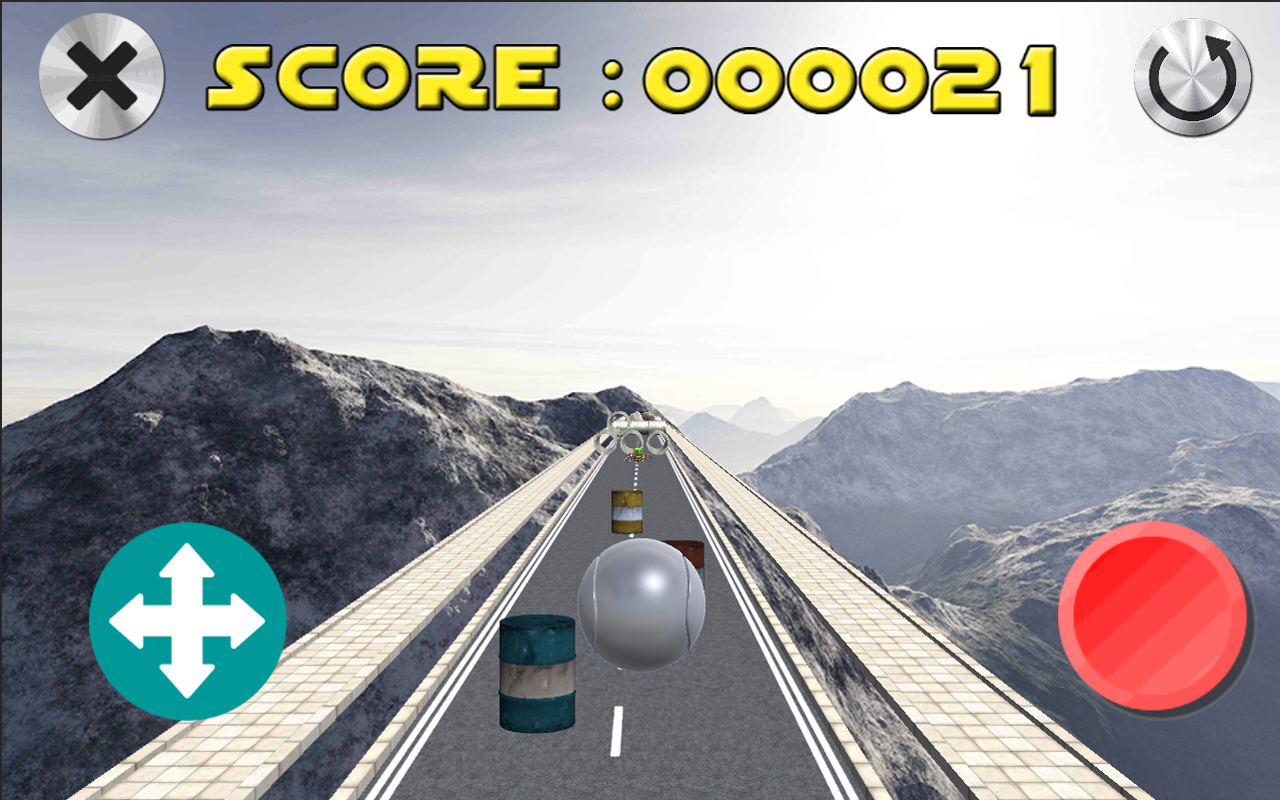Tap the left arrow on the movement pad
1280x800 pixels.
point(127,620)
